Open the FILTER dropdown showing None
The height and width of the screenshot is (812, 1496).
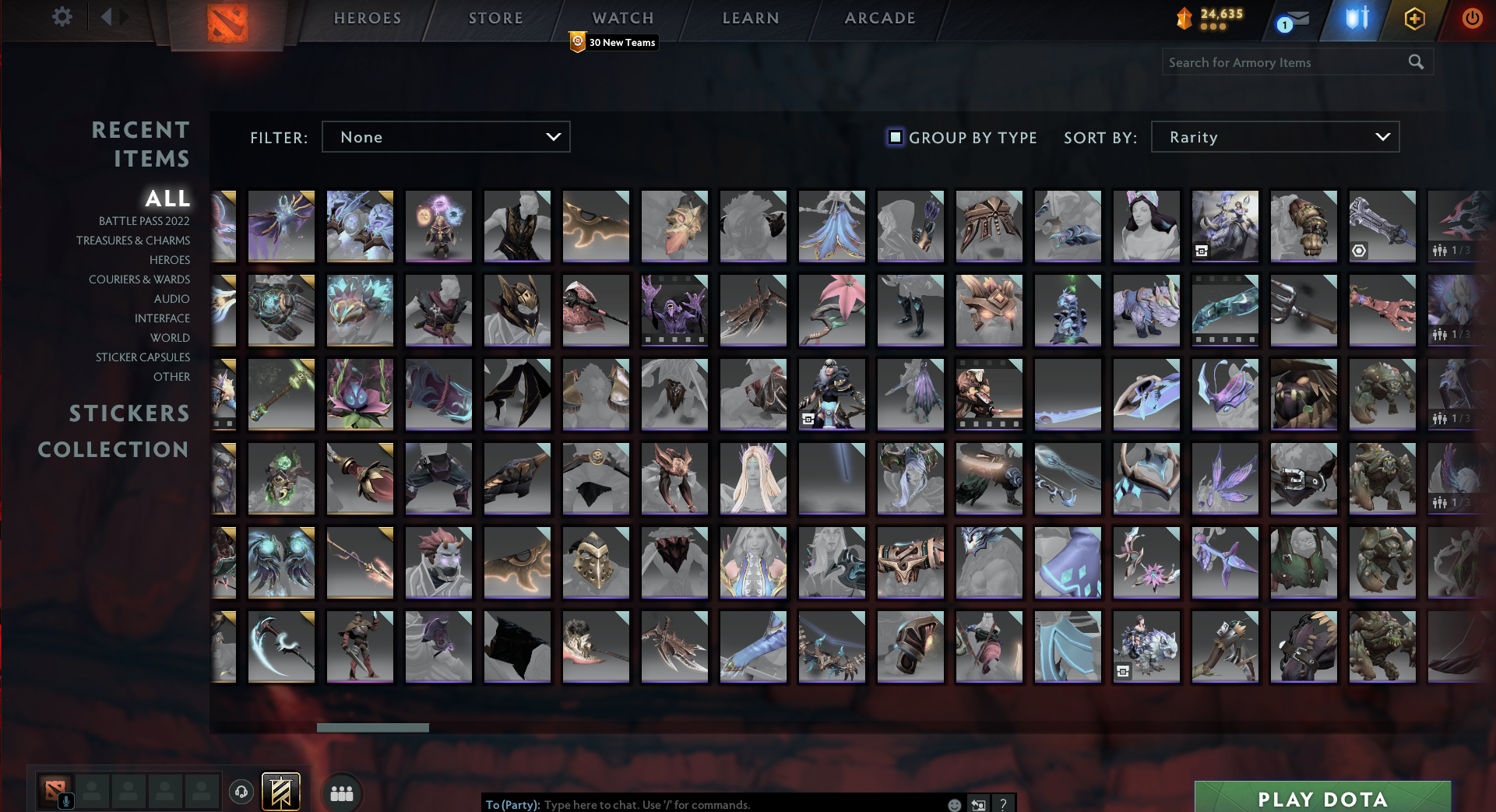click(446, 136)
